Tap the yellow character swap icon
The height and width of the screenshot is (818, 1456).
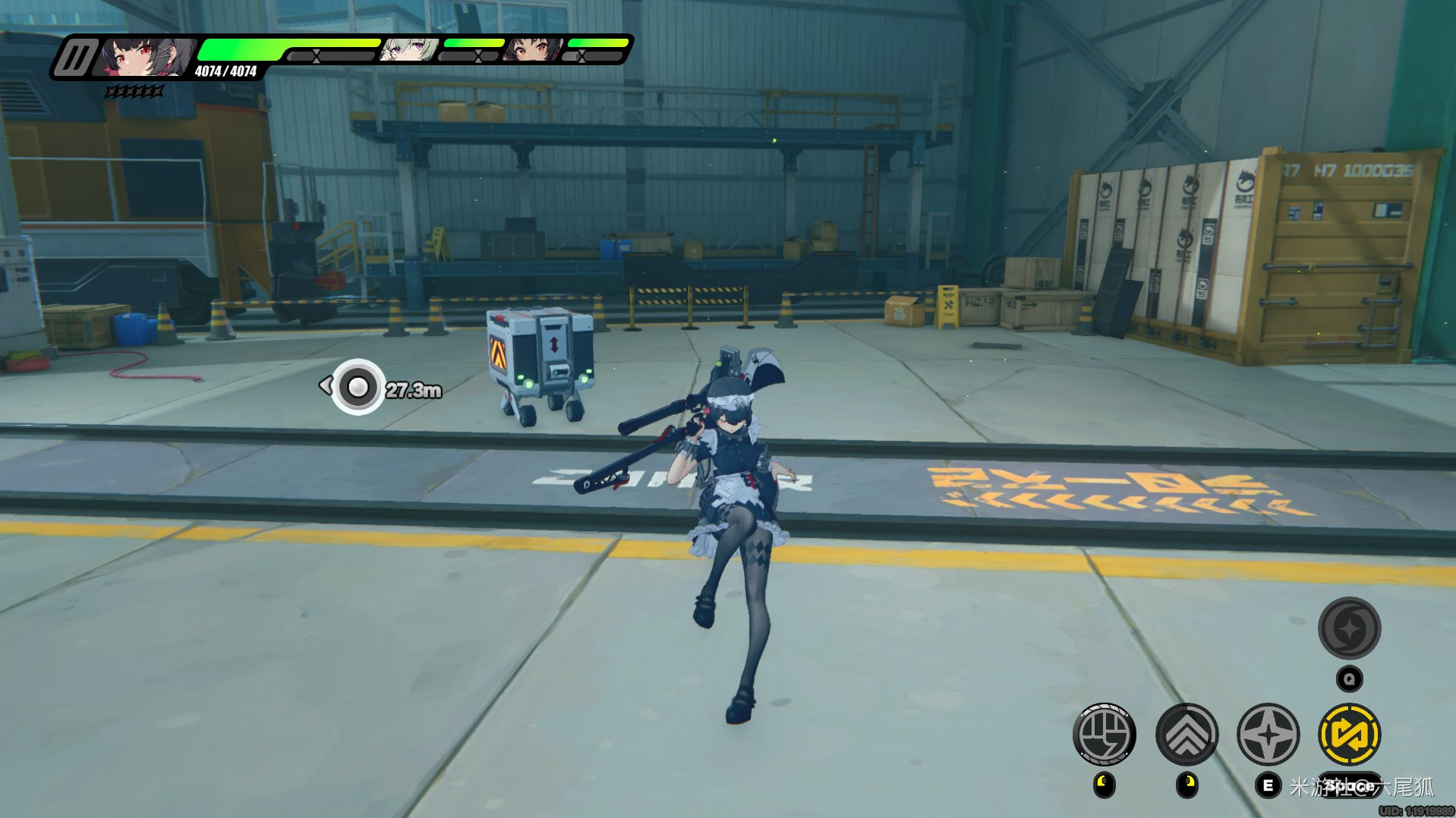coord(1350,735)
